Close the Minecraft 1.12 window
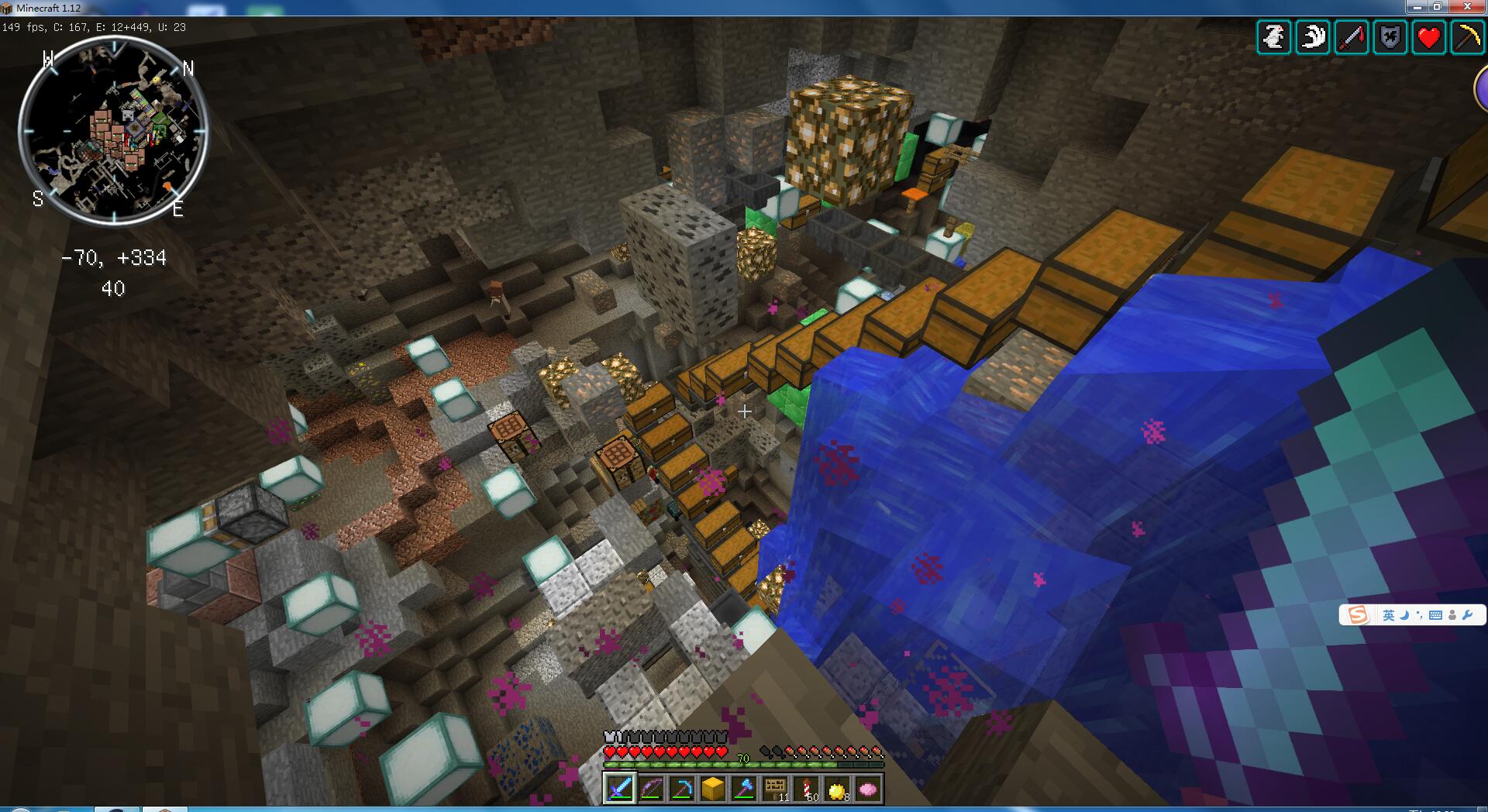Screen dimensions: 1488x812 coord(1467,7)
